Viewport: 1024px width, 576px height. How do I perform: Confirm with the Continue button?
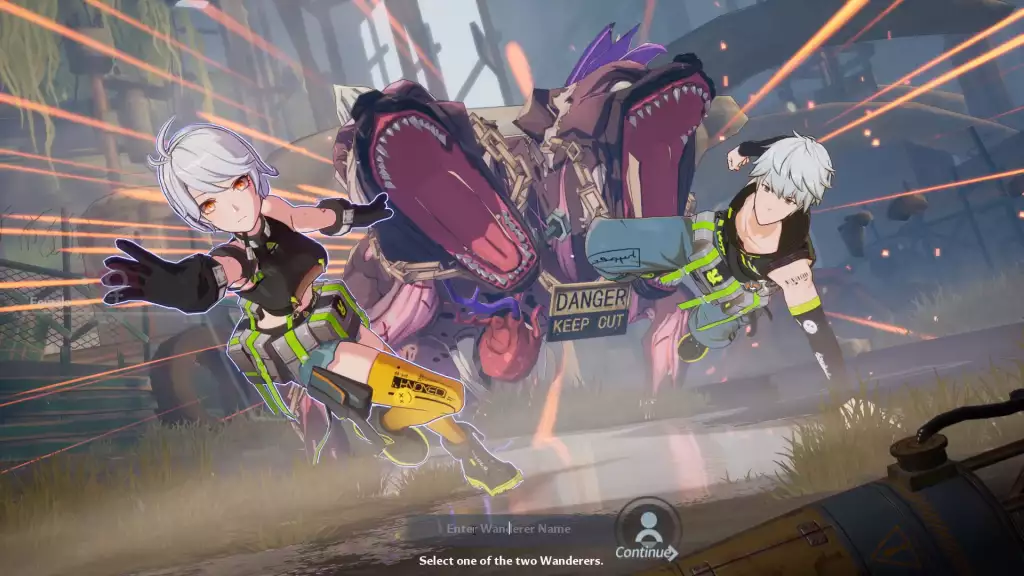(x=647, y=531)
